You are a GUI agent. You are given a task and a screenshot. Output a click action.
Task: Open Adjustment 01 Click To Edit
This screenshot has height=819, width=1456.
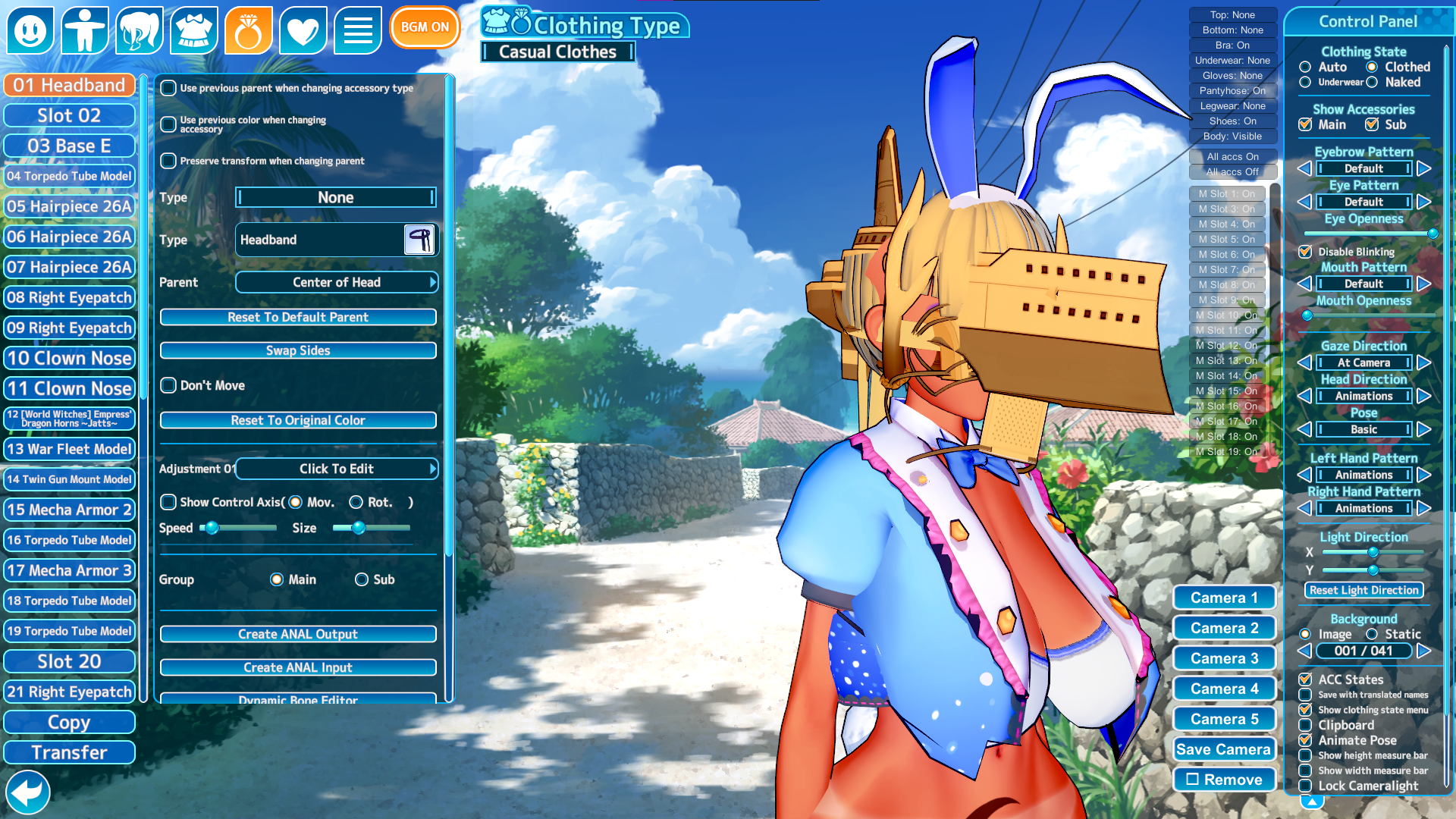point(337,469)
